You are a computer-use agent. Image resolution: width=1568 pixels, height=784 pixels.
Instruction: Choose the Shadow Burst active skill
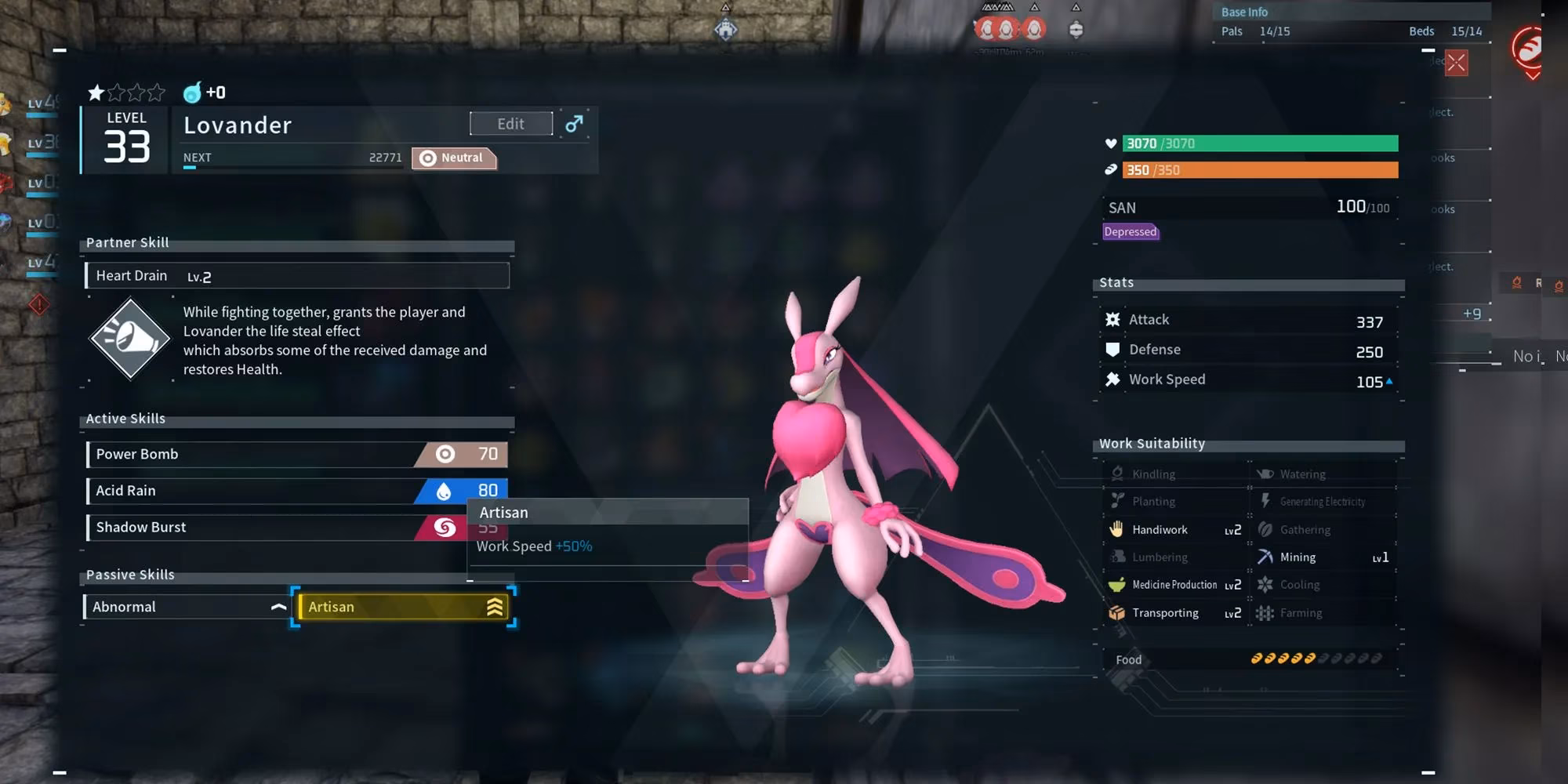259,528
